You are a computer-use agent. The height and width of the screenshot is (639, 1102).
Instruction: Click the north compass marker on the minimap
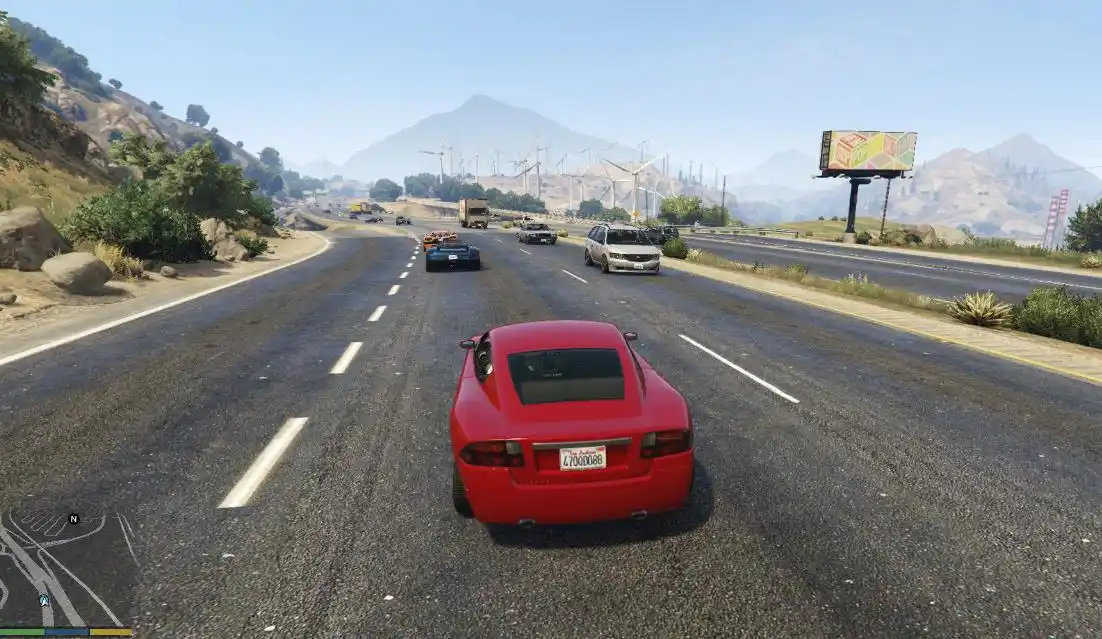coord(73,519)
